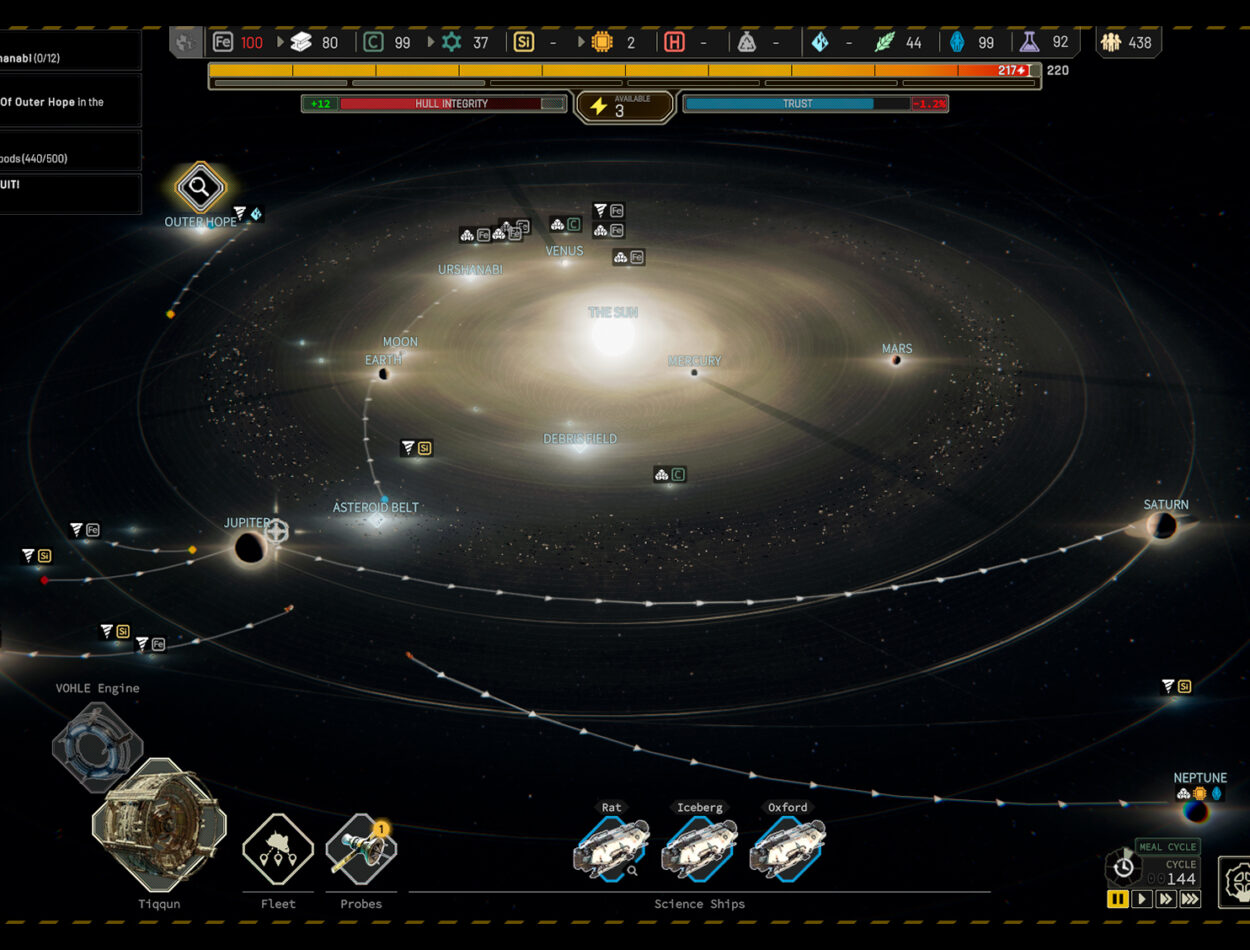Open the truncated Outer Hope objective entry
This screenshot has width=1250, height=950.
[60, 102]
